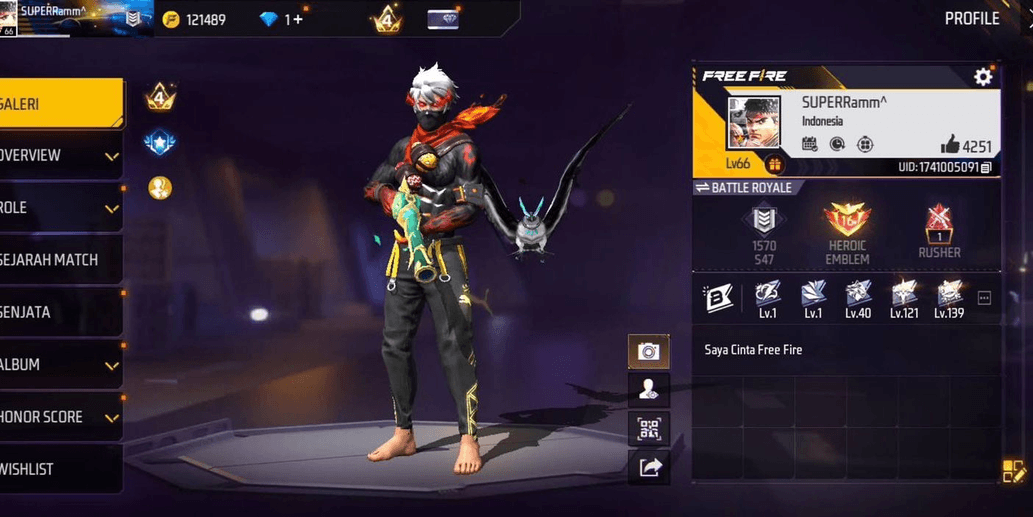Like the profile with thumbs-up
Viewport: 1033px width, 517px height.
point(949,145)
